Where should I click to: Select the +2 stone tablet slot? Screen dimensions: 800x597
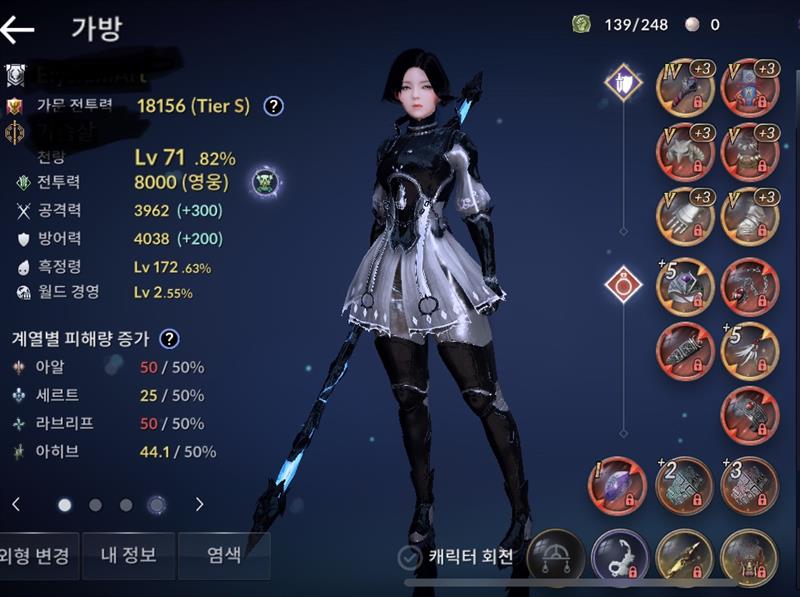click(x=685, y=485)
